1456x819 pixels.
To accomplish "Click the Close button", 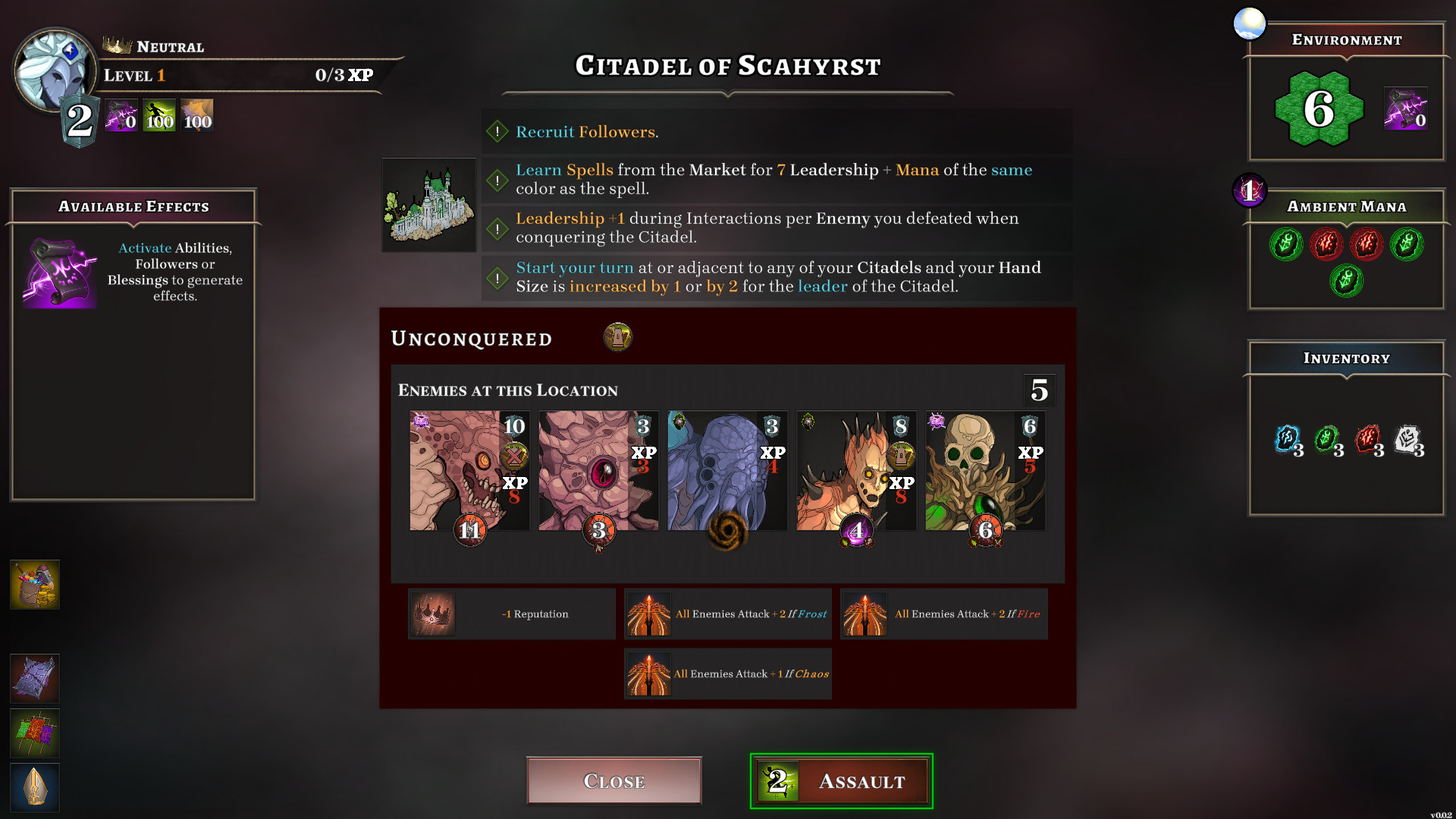I will 613,780.
